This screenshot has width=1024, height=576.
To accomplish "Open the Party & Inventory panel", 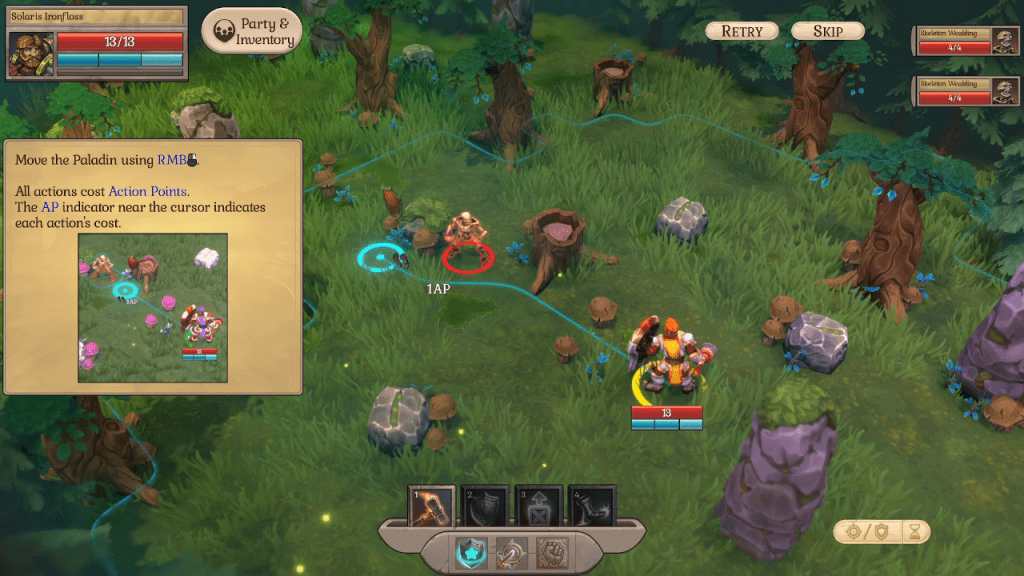I will point(252,32).
